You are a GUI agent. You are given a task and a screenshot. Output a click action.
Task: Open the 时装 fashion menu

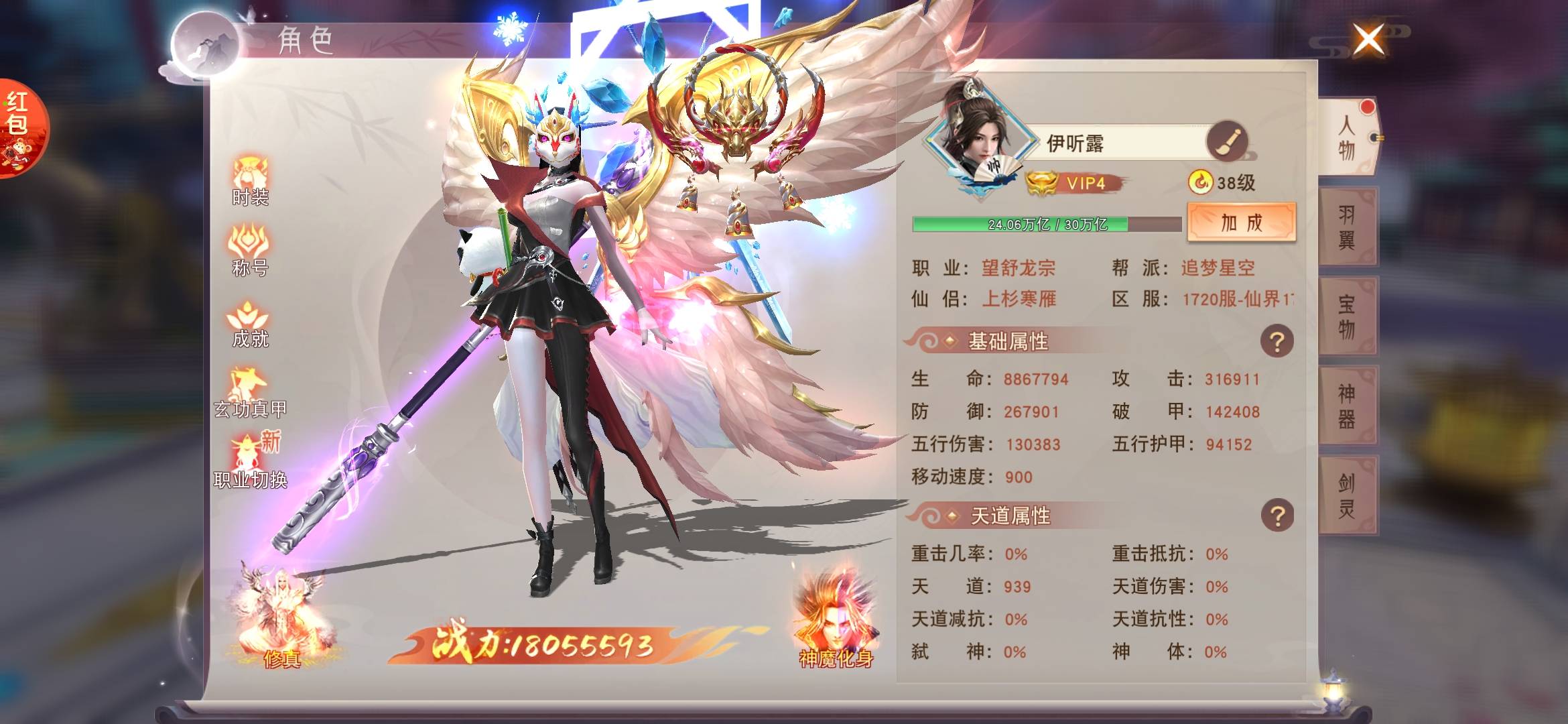(x=250, y=180)
